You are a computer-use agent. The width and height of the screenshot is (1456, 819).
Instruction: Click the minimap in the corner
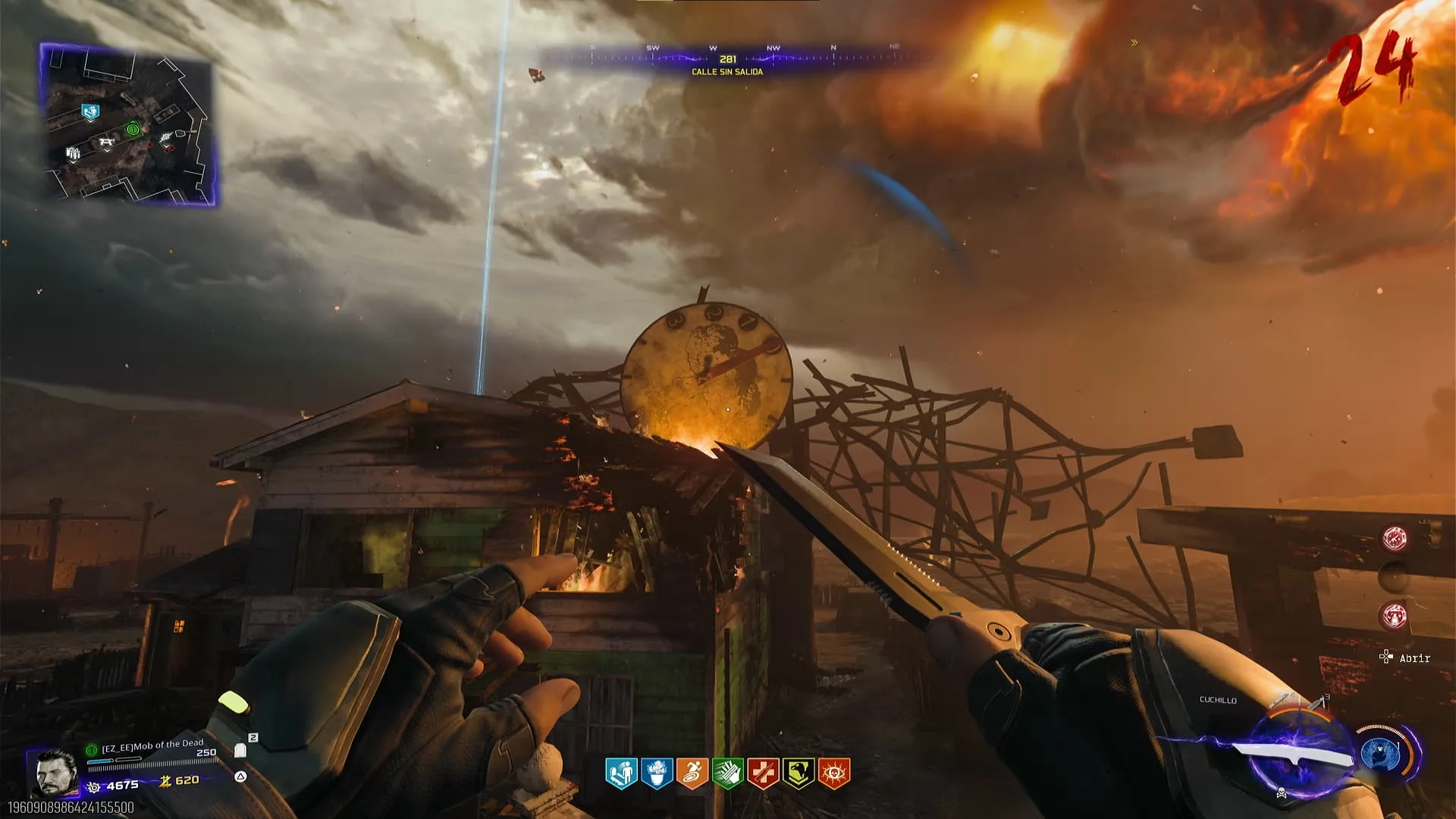coord(127,125)
